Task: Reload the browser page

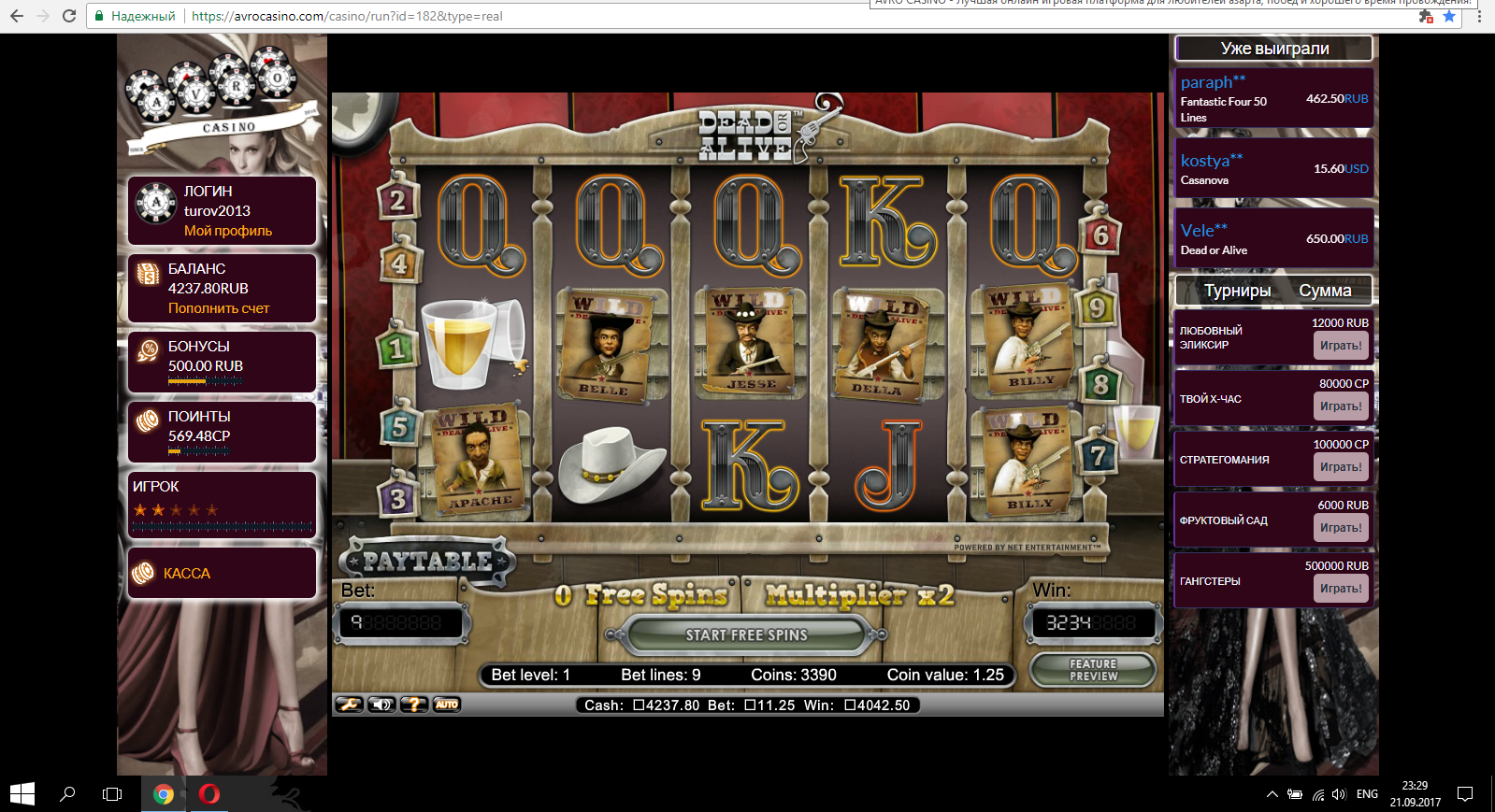Action: [x=68, y=16]
